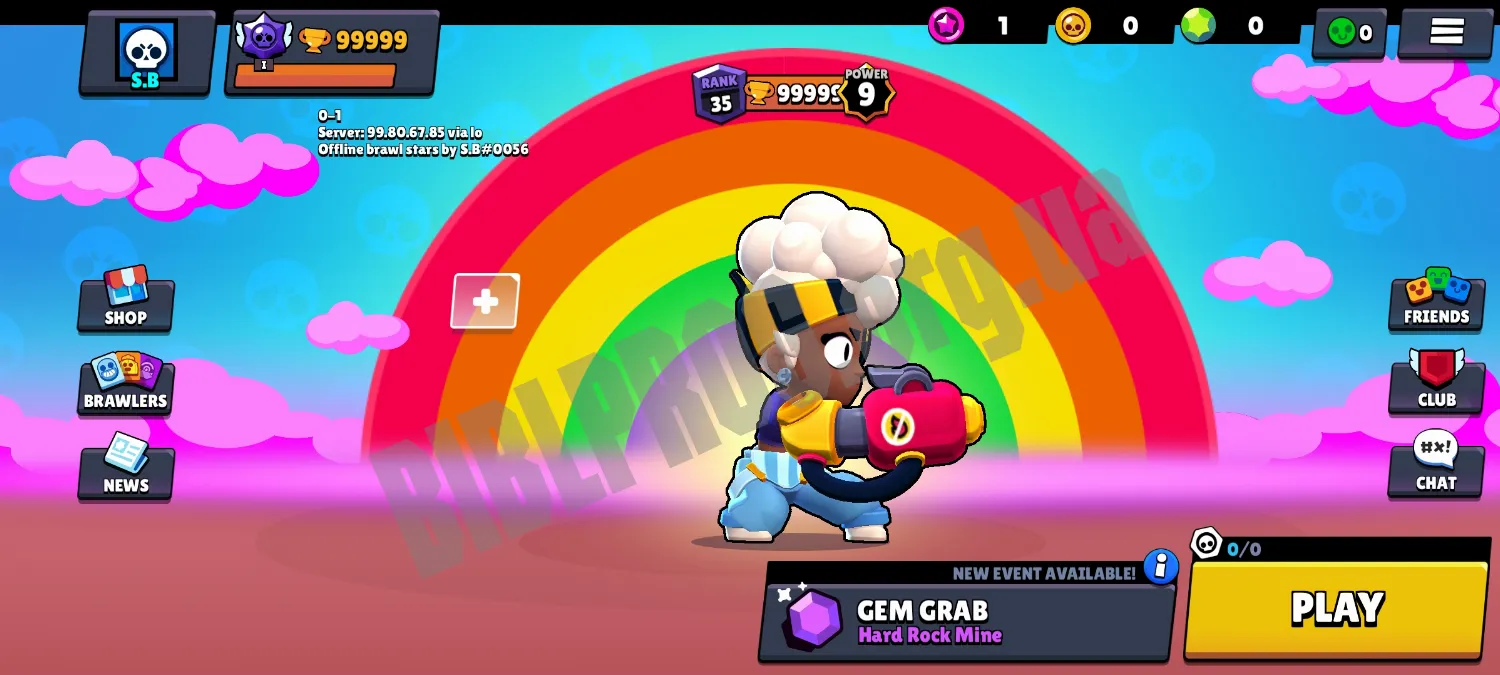Image resolution: width=1500 pixels, height=675 pixels.
Task: Tap the Power 9 level badge
Action: point(866,93)
